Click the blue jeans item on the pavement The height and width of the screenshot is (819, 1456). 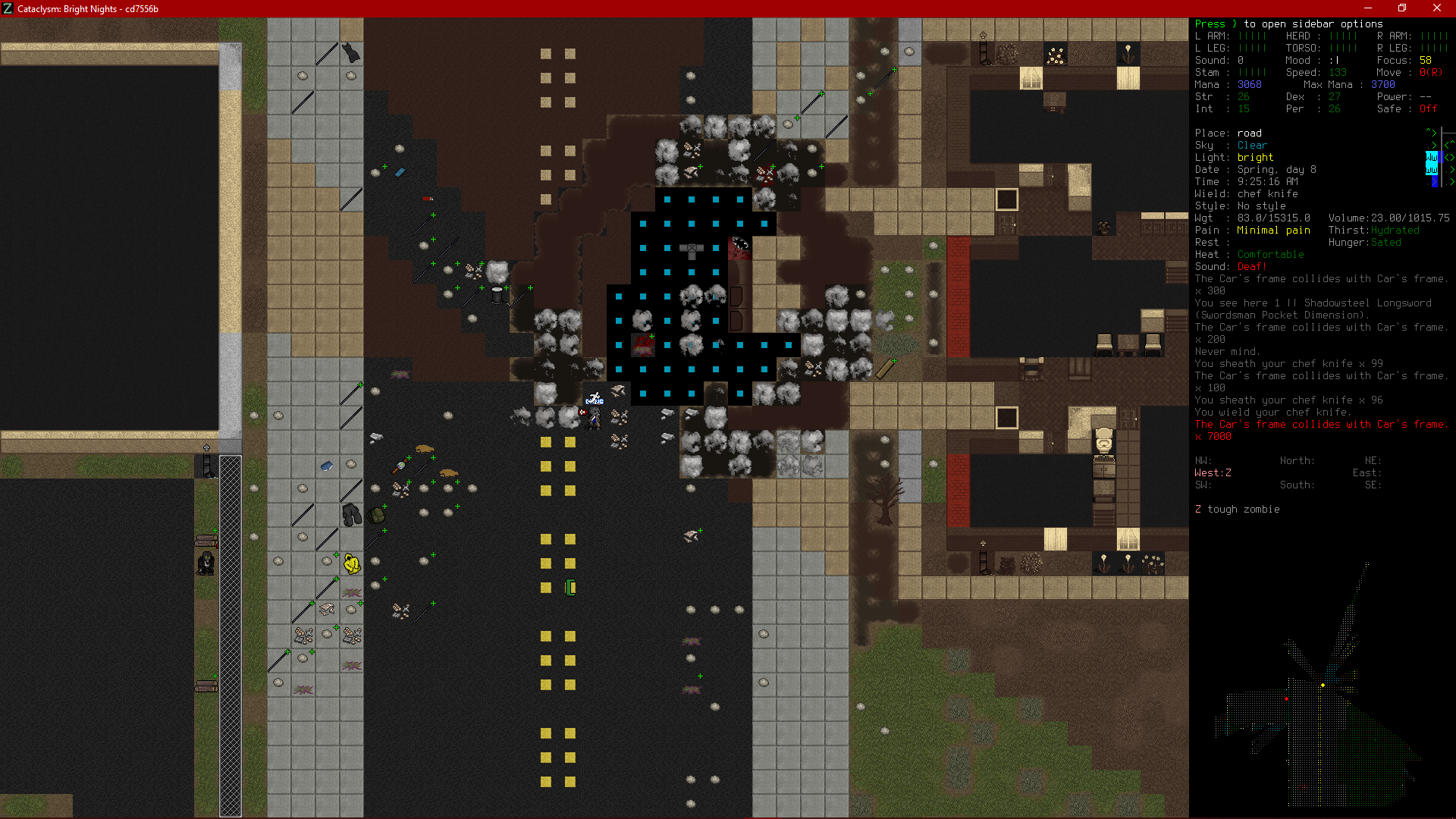[326, 466]
